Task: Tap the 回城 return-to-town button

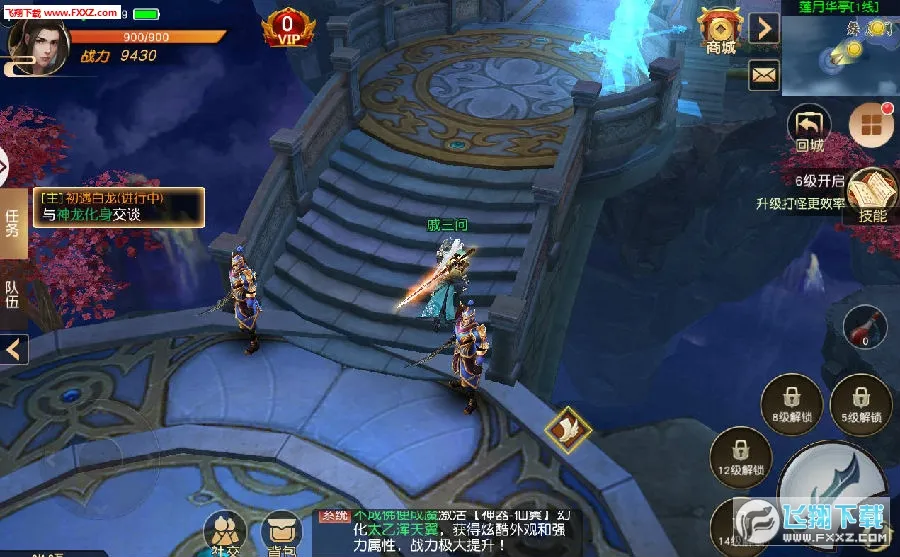Action: [809, 129]
